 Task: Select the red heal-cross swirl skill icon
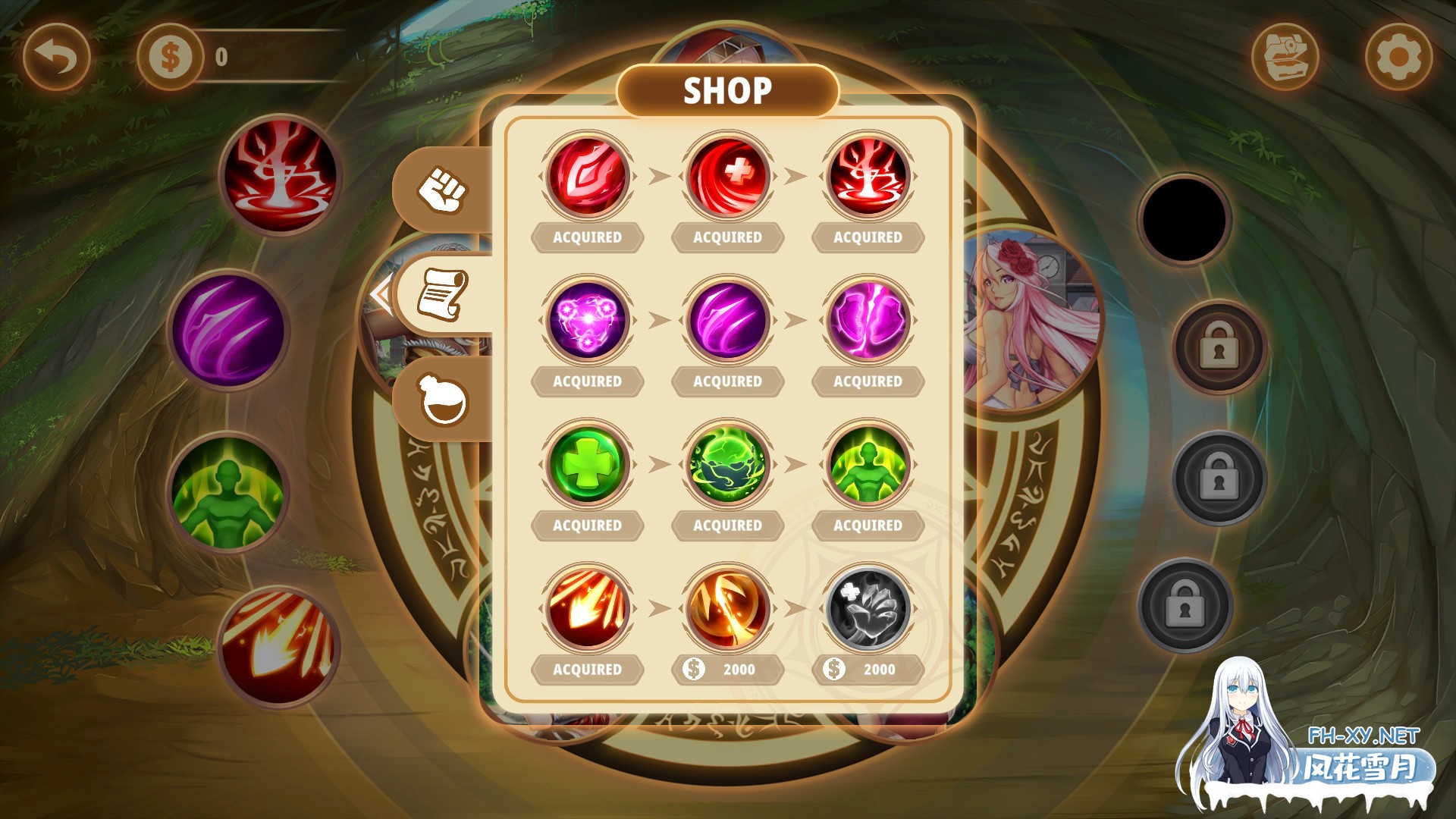727,176
